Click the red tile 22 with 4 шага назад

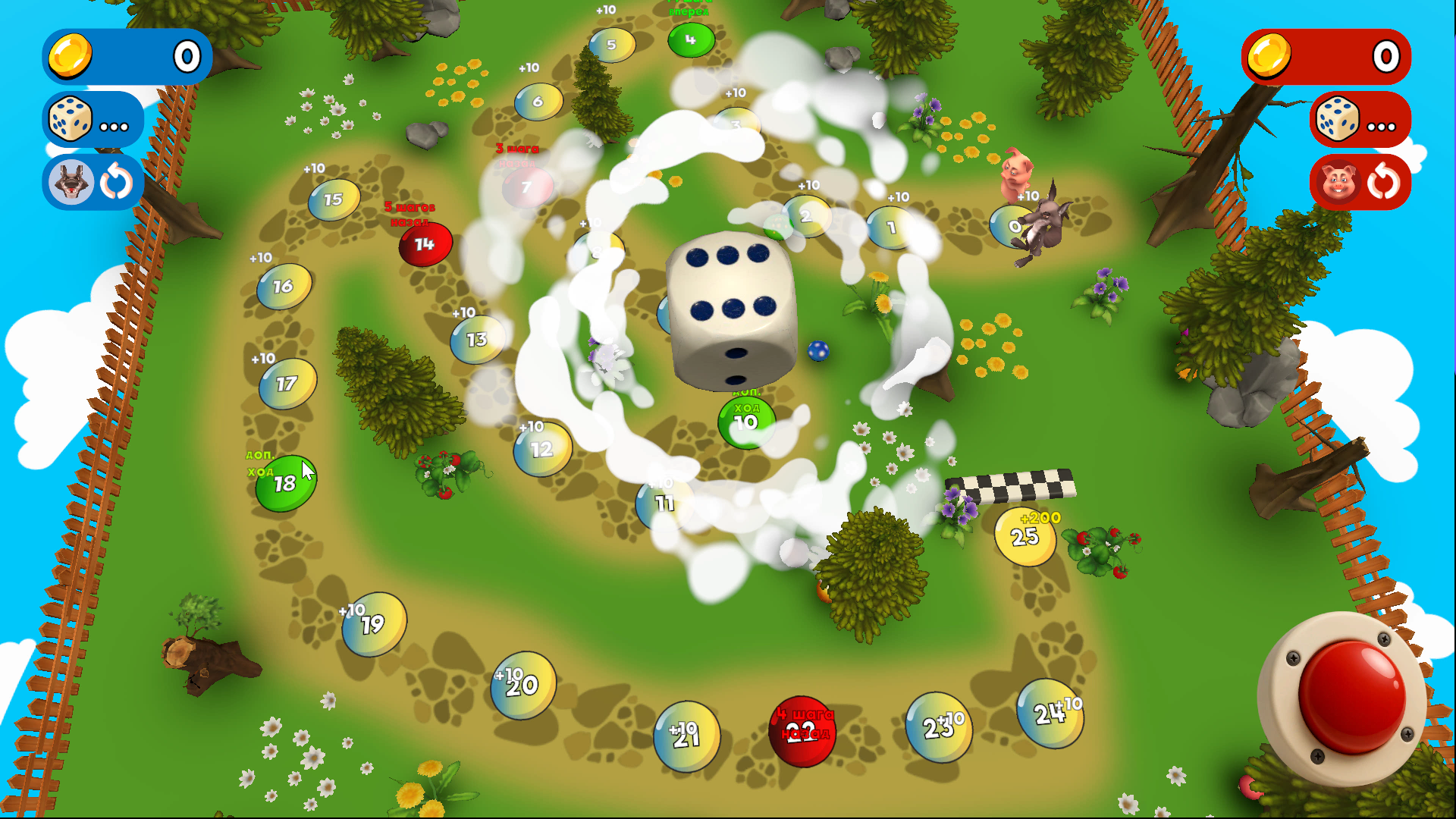[x=804, y=732]
